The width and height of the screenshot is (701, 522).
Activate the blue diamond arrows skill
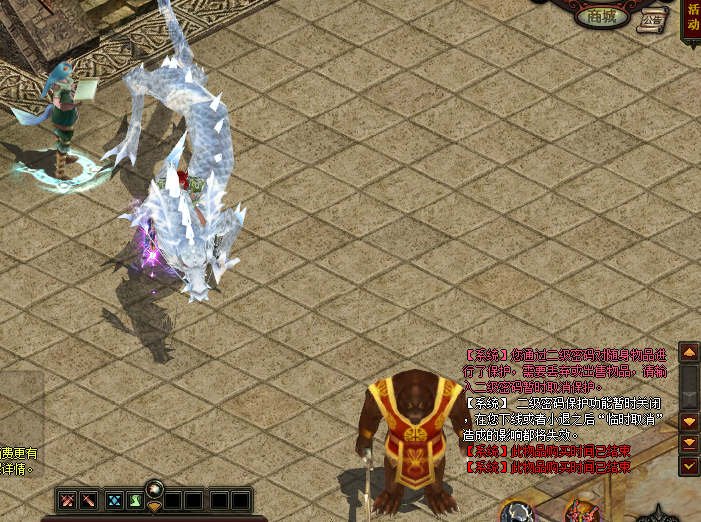click(114, 500)
